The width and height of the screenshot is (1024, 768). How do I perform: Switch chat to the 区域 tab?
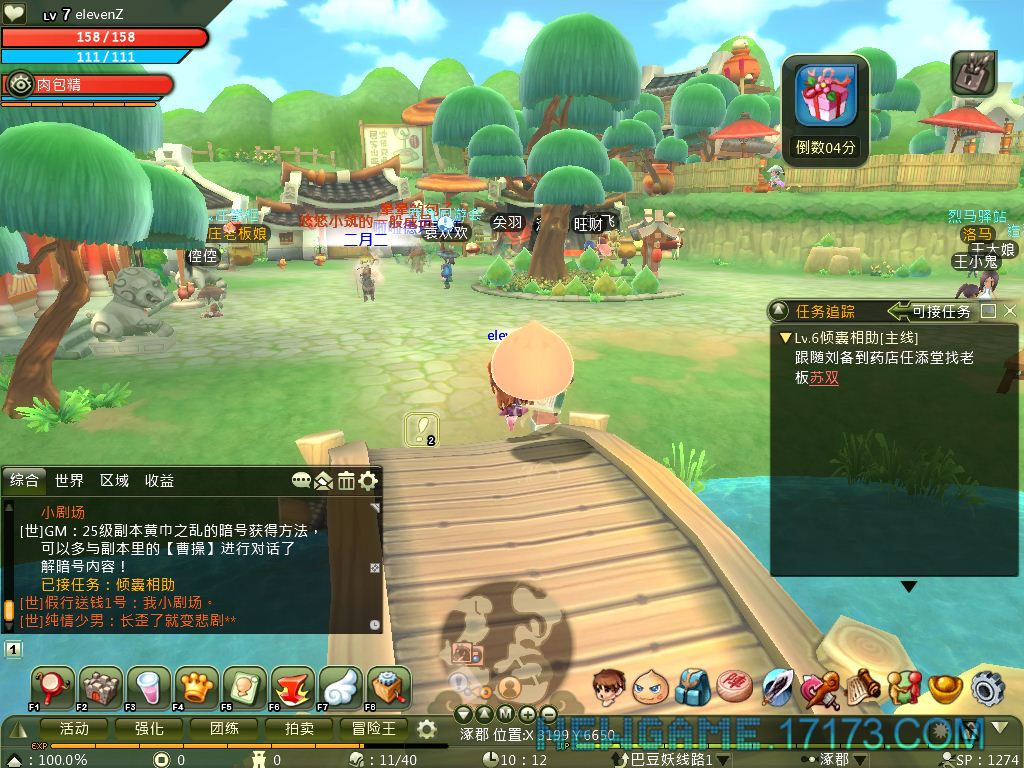[114, 481]
